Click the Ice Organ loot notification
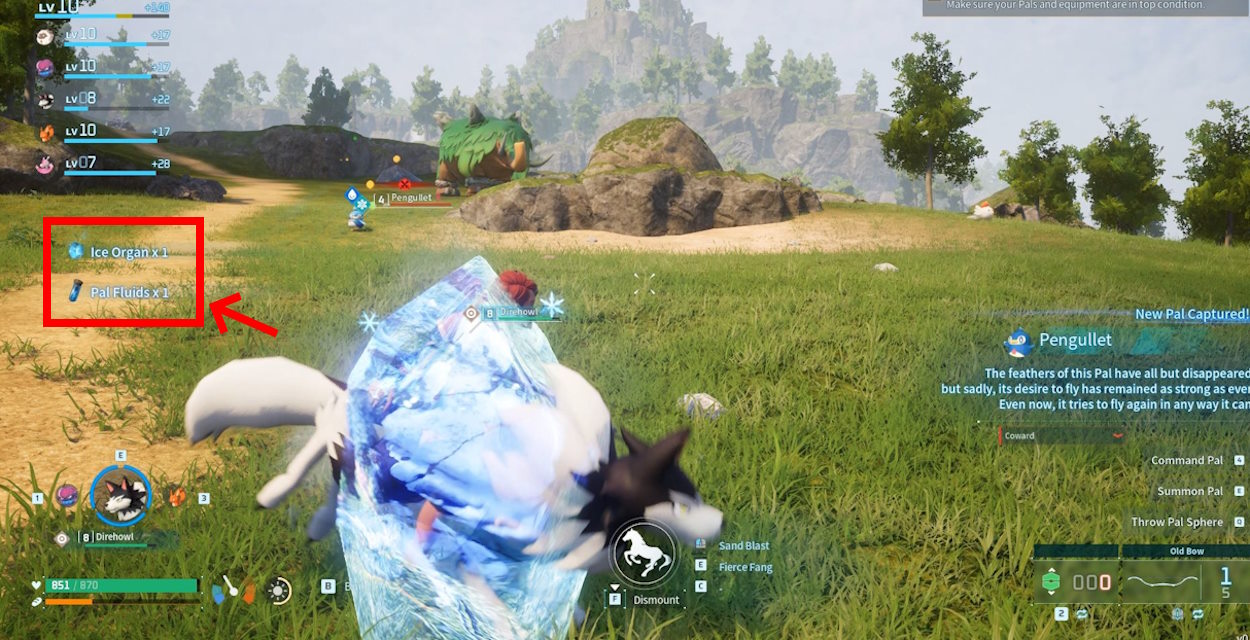The height and width of the screenshot is (640, 1250). point(118,252)
